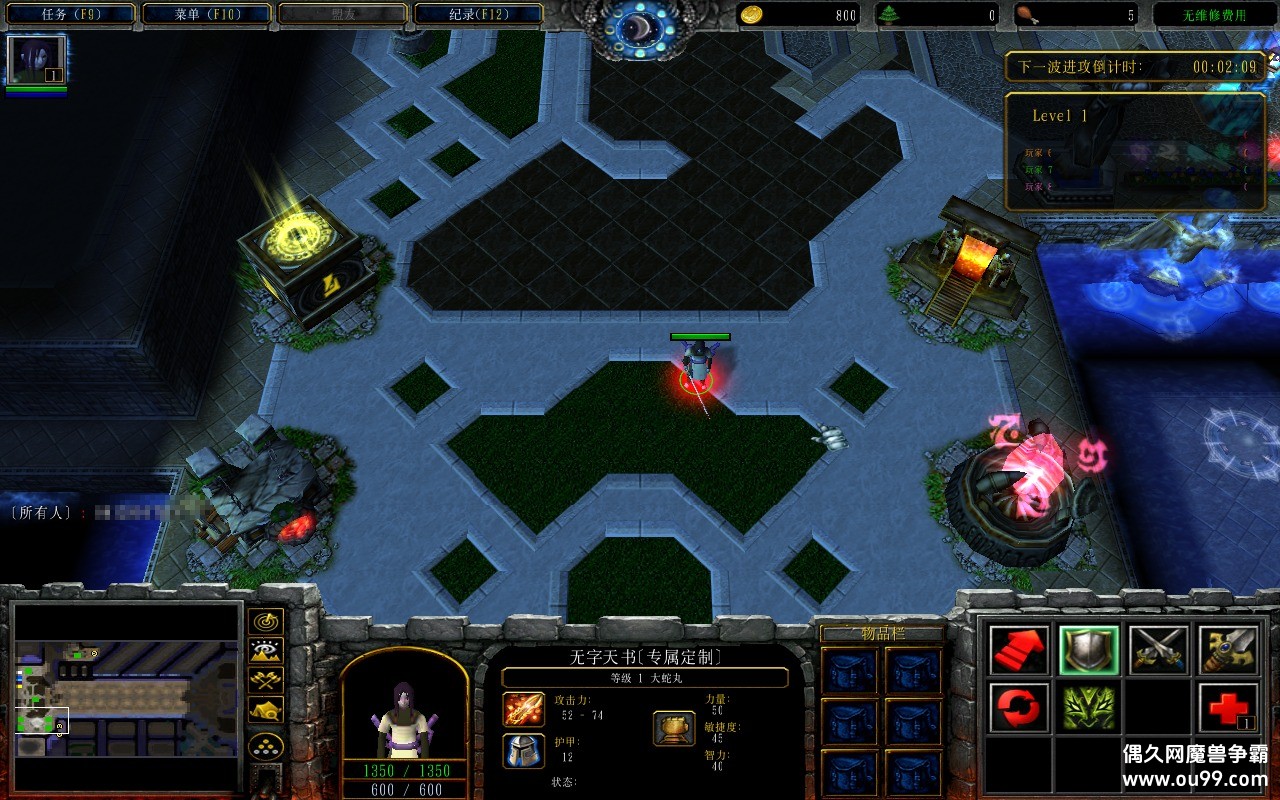Open the red cross hero skills button
This screenshot has height=800, width=1280.
1229,708
